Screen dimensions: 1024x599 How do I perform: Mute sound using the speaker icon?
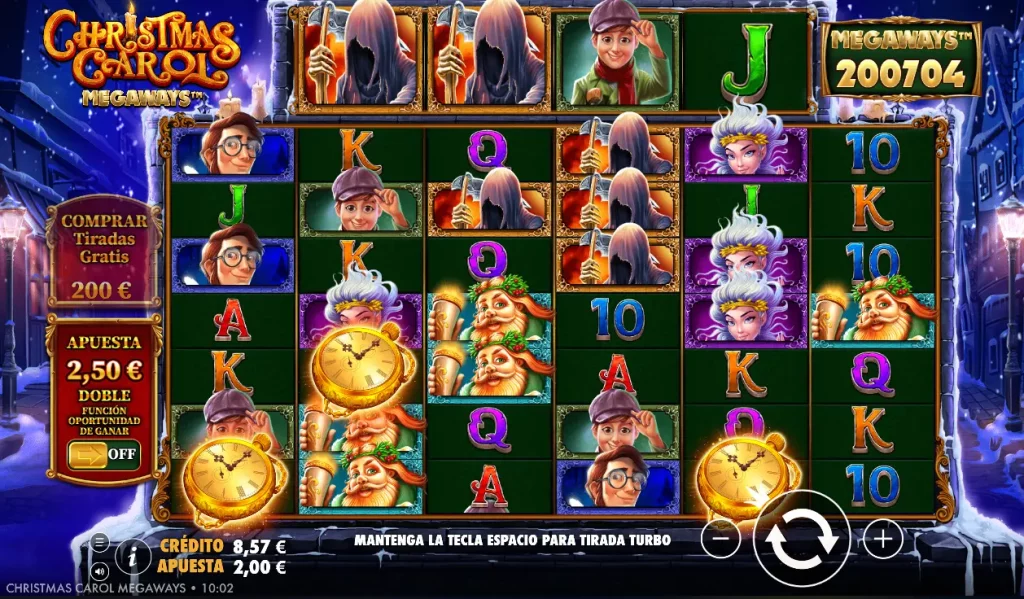100,570
